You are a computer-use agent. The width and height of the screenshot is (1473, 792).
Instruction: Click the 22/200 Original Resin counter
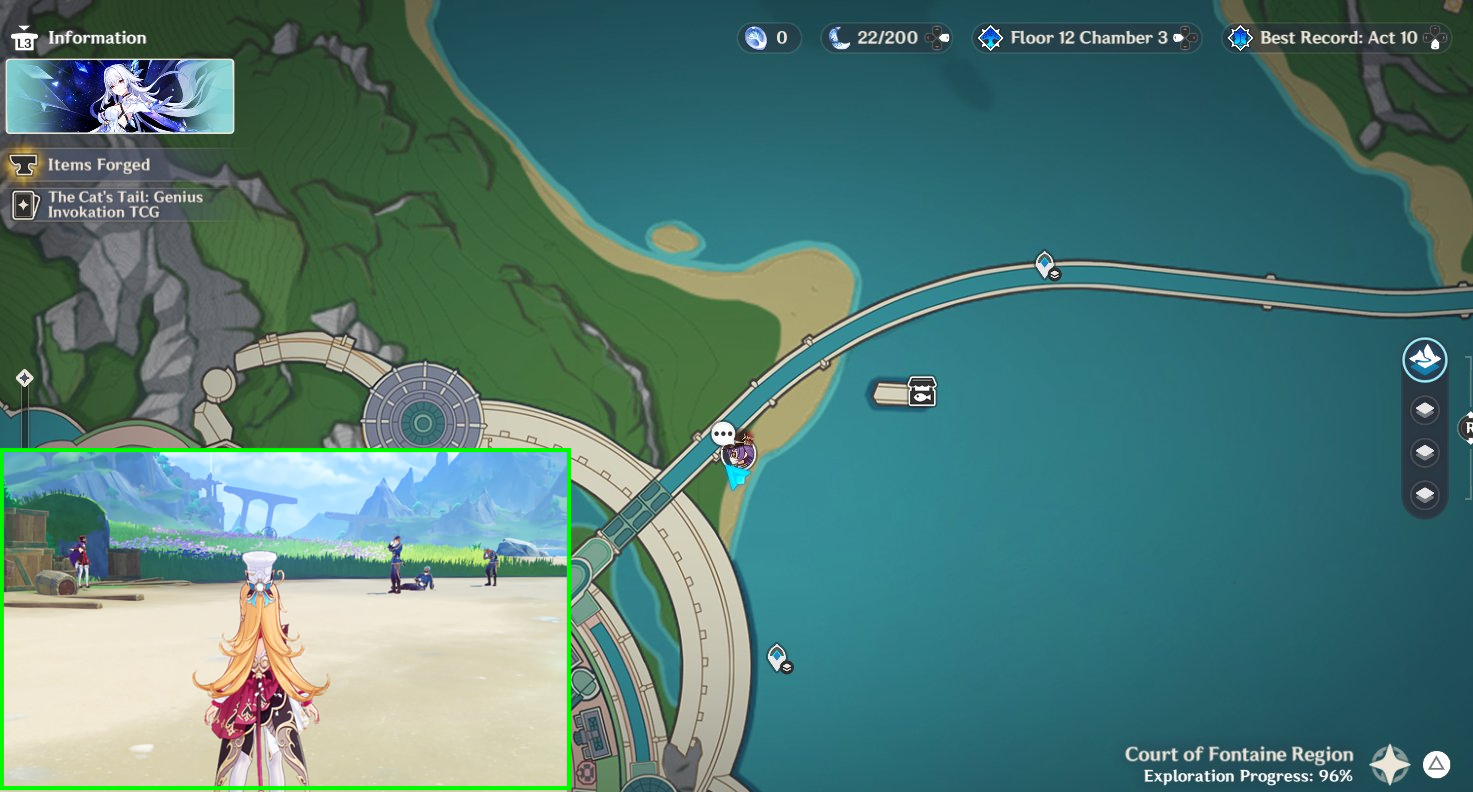click(x=885, y=38)
